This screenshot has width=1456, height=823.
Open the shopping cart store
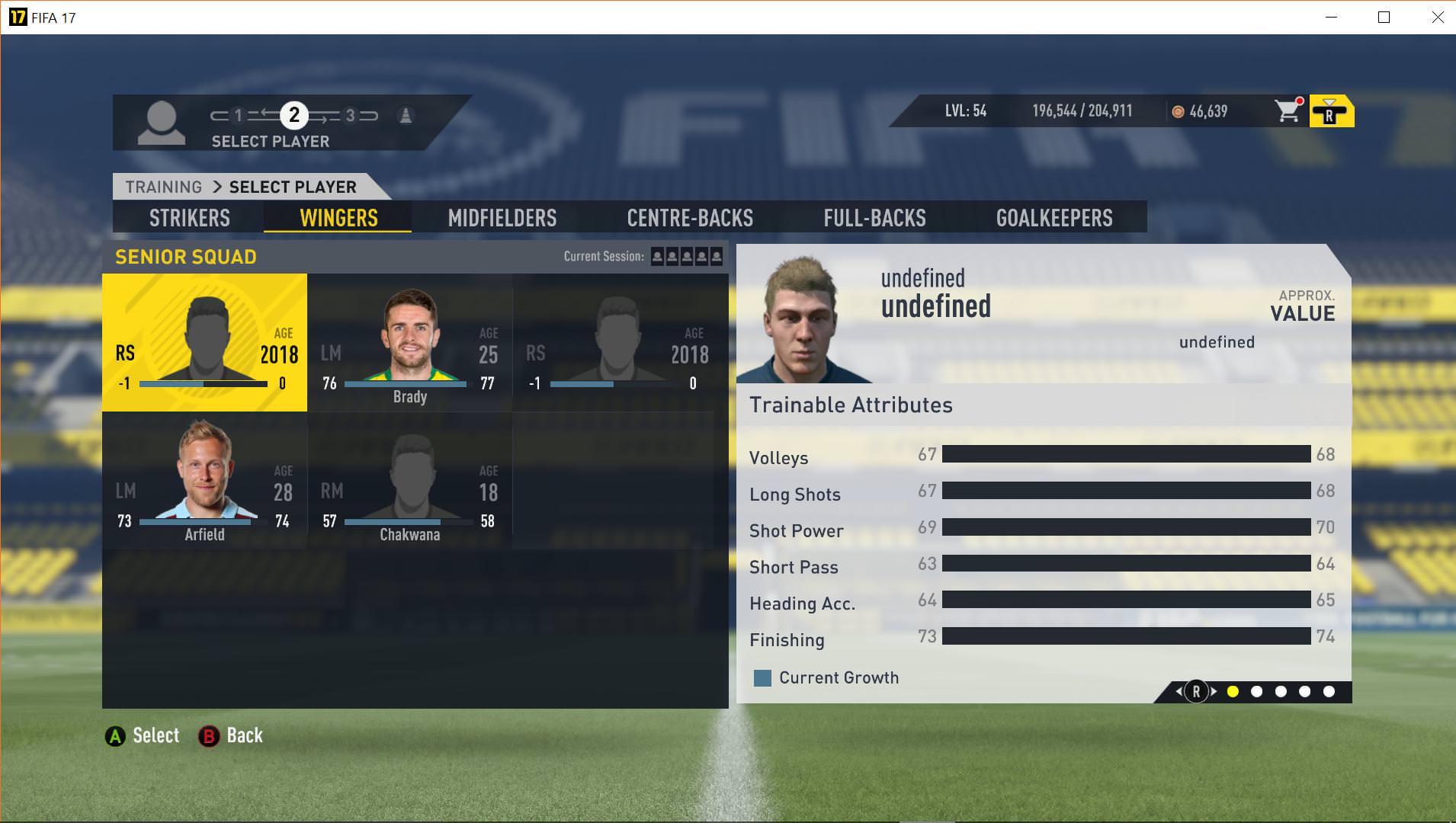click(1288, 111)
